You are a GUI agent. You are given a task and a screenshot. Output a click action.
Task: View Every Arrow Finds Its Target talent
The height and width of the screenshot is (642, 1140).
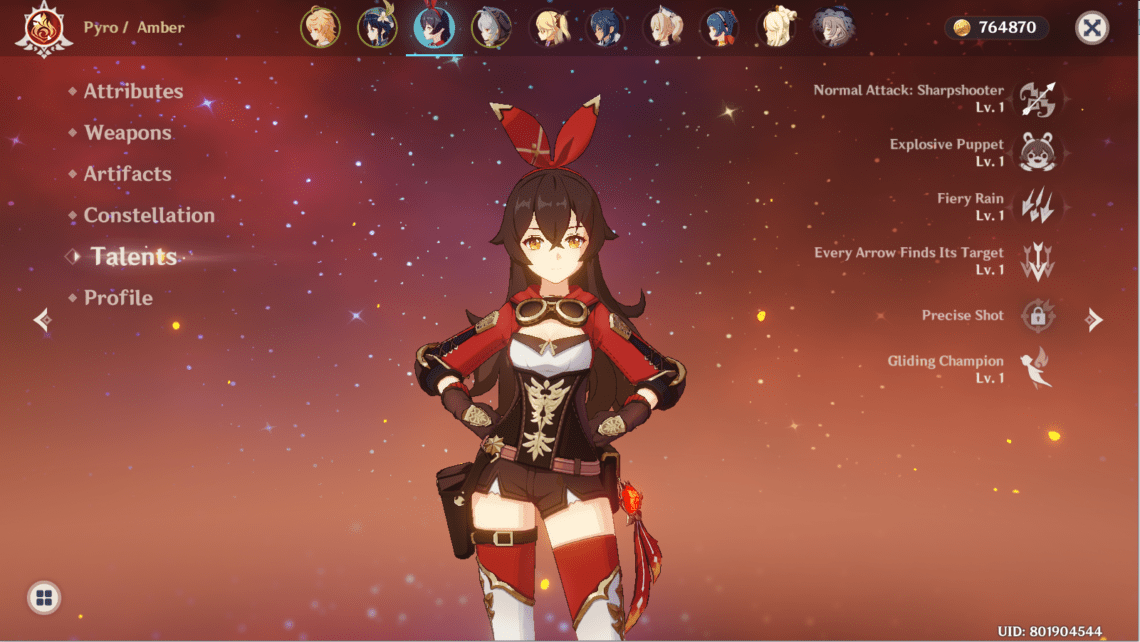(x=1037, y=261)
